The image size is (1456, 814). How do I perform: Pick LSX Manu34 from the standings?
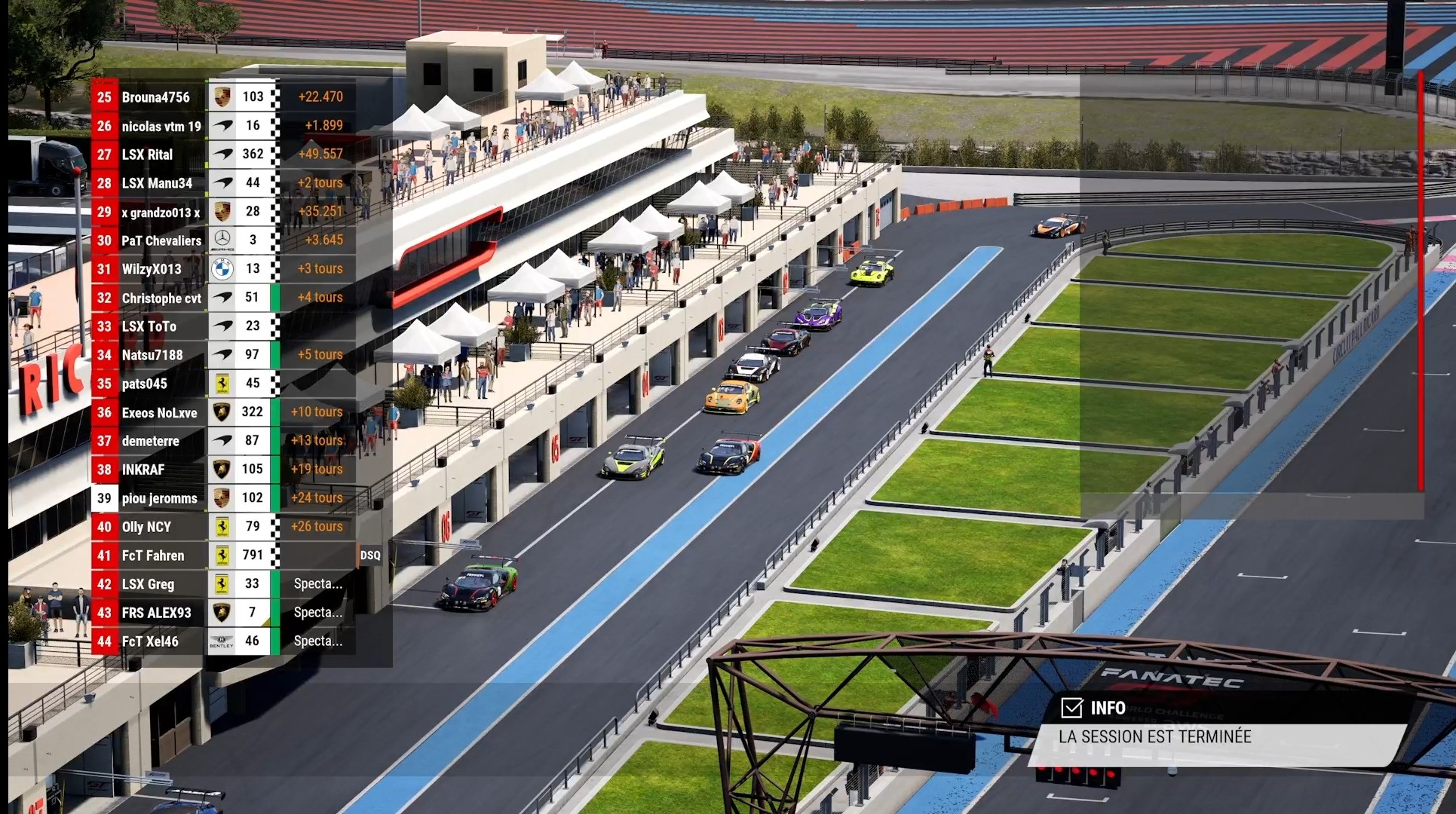point(157,183)
